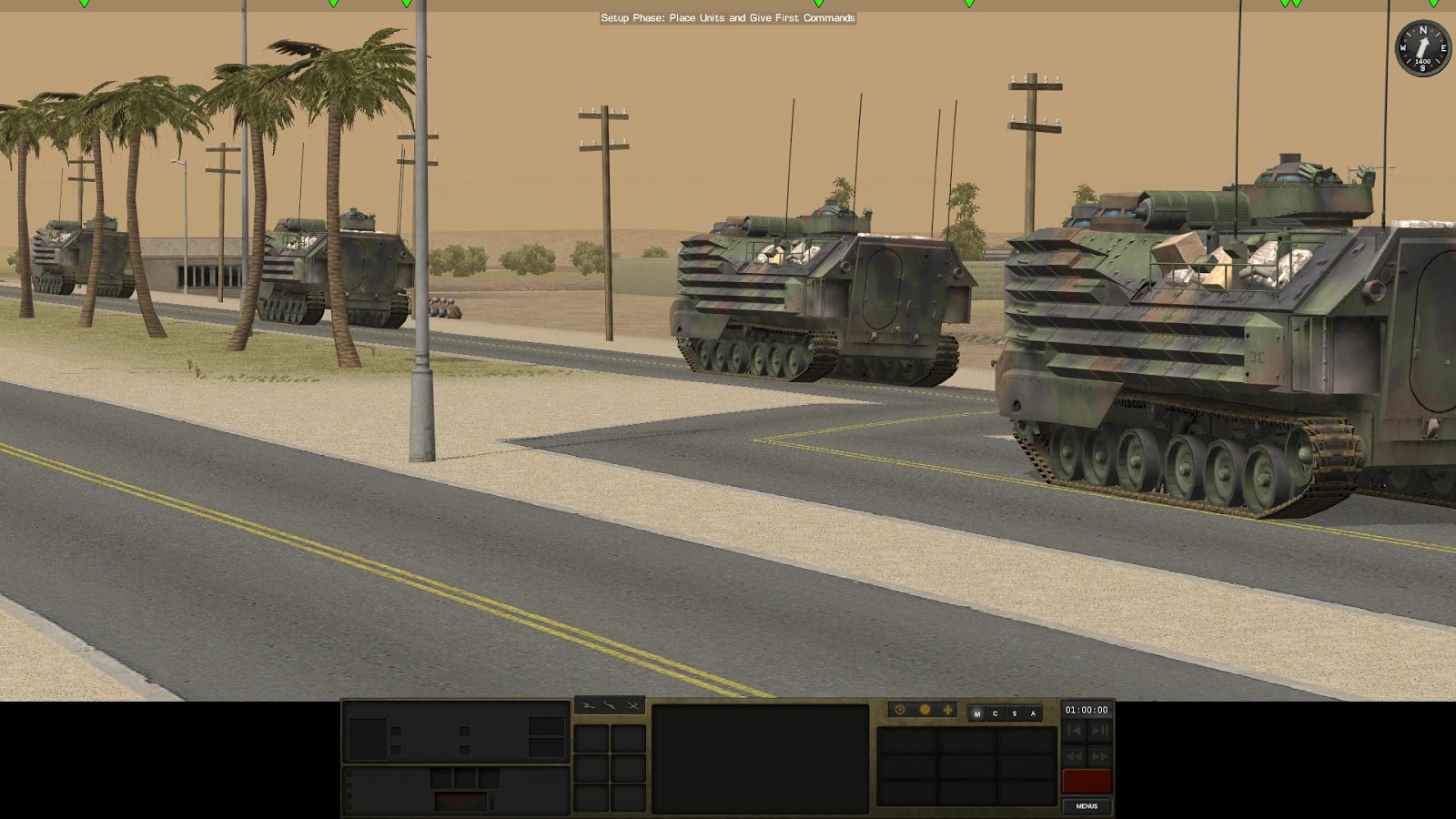This screenshot has width=1456, height=819.
Task: Toggle the S (Special) command category
Action: click(1015, 713)
